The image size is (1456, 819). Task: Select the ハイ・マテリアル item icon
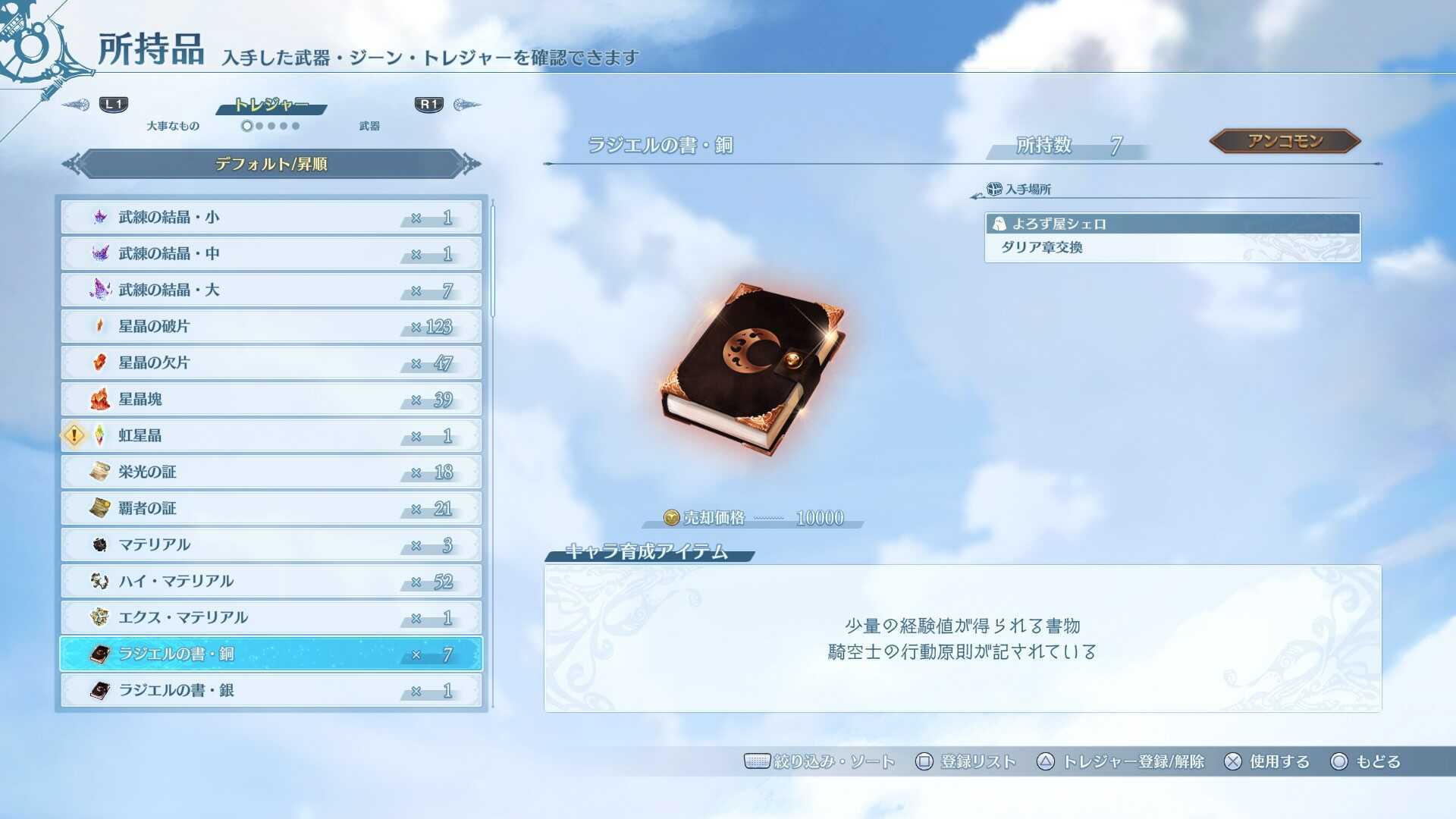click(99, 581)
